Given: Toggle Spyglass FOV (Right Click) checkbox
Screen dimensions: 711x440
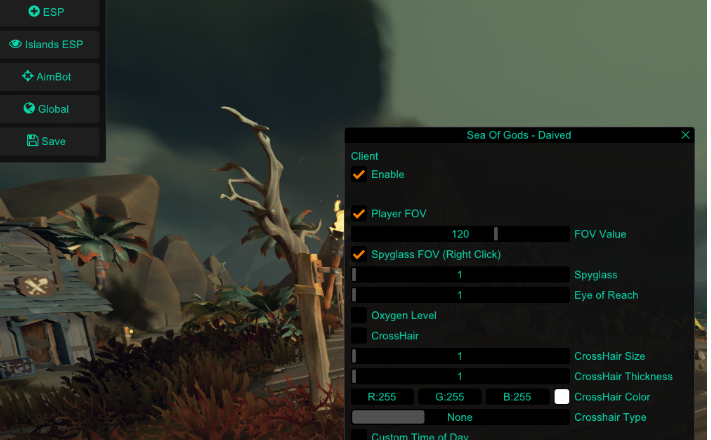Looking at the screenshot, I should click(x=359, y=254).
